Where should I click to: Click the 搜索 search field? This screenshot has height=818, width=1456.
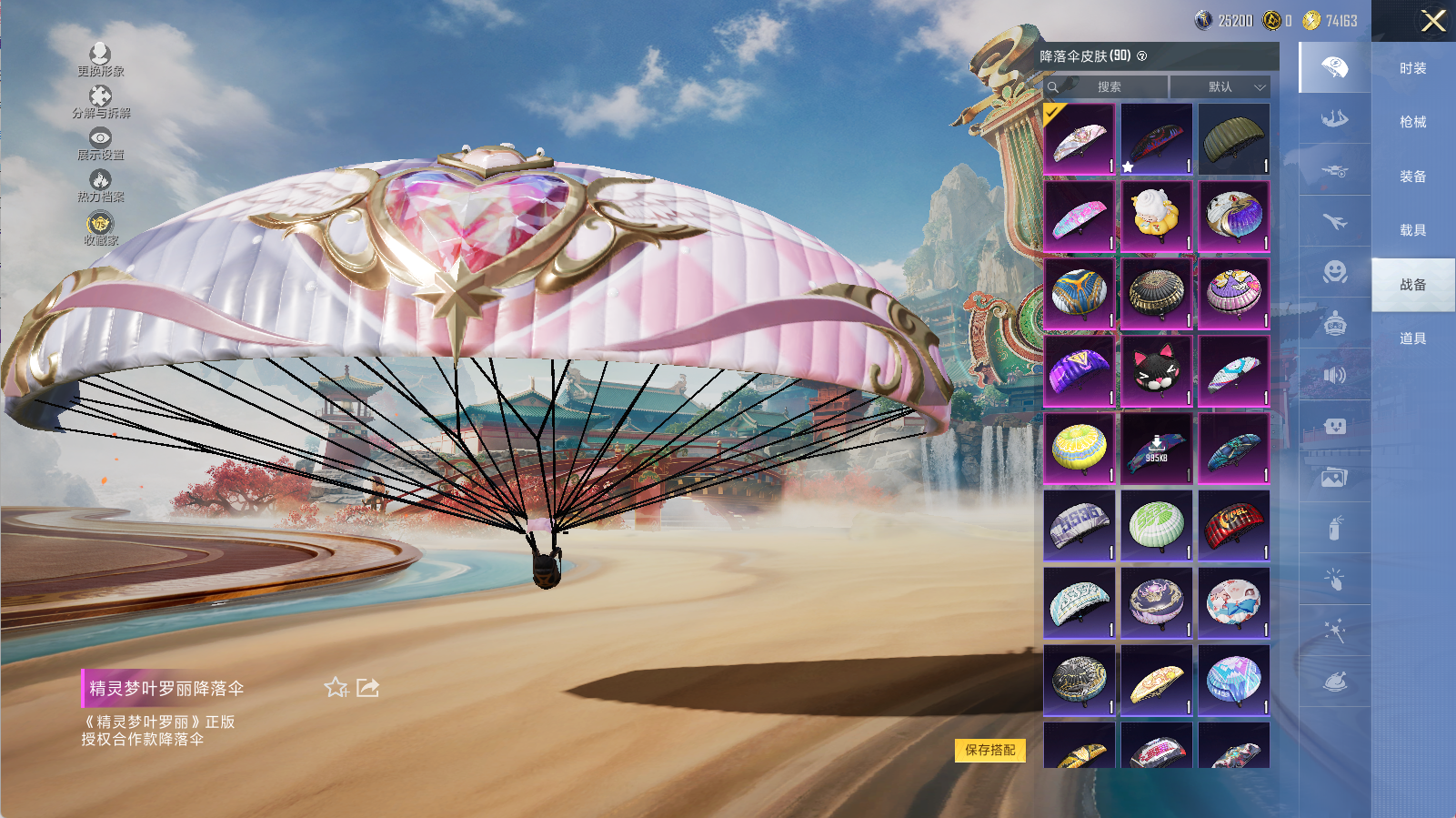point(1109,87)
